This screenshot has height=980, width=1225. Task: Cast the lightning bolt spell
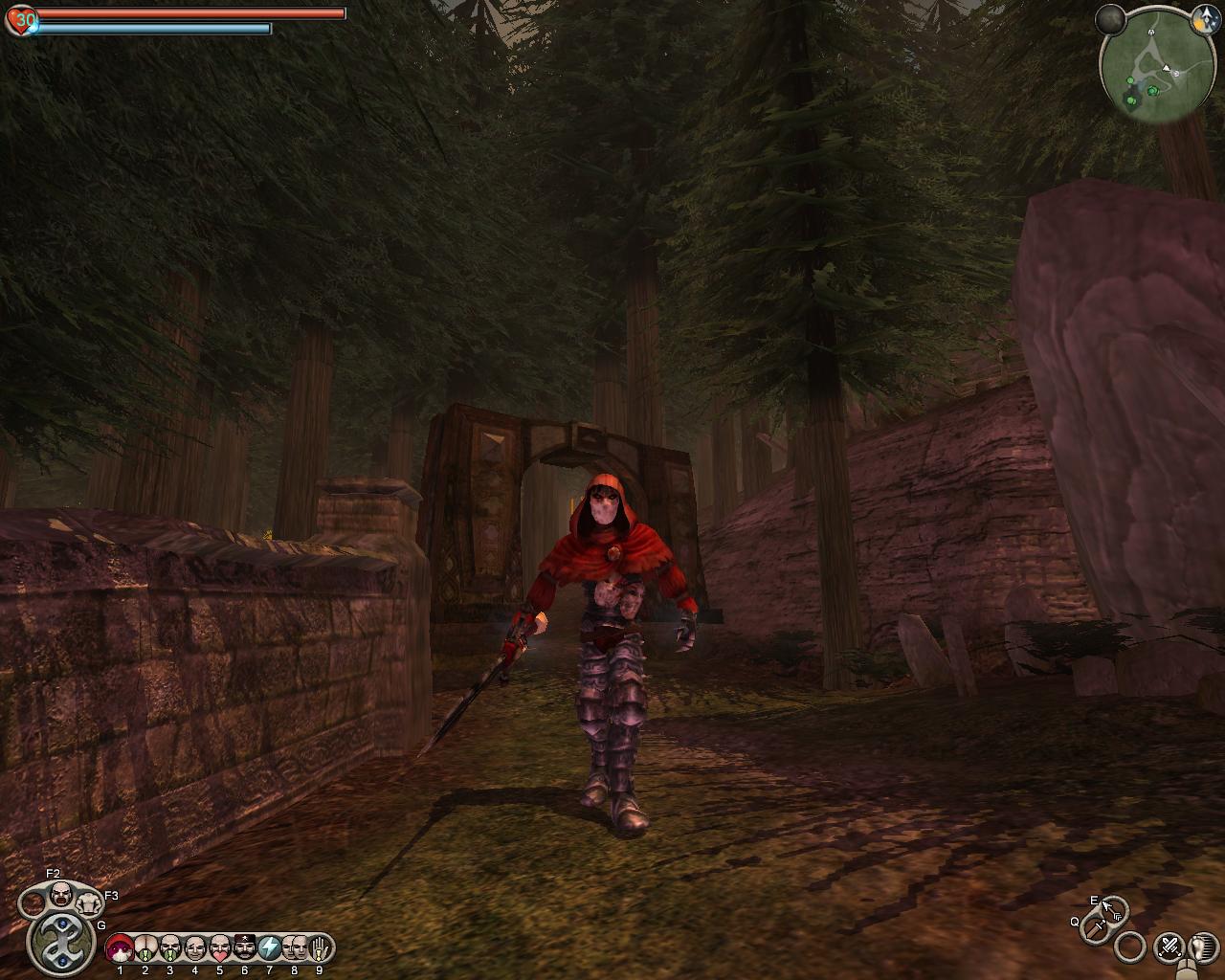point(269,948)
